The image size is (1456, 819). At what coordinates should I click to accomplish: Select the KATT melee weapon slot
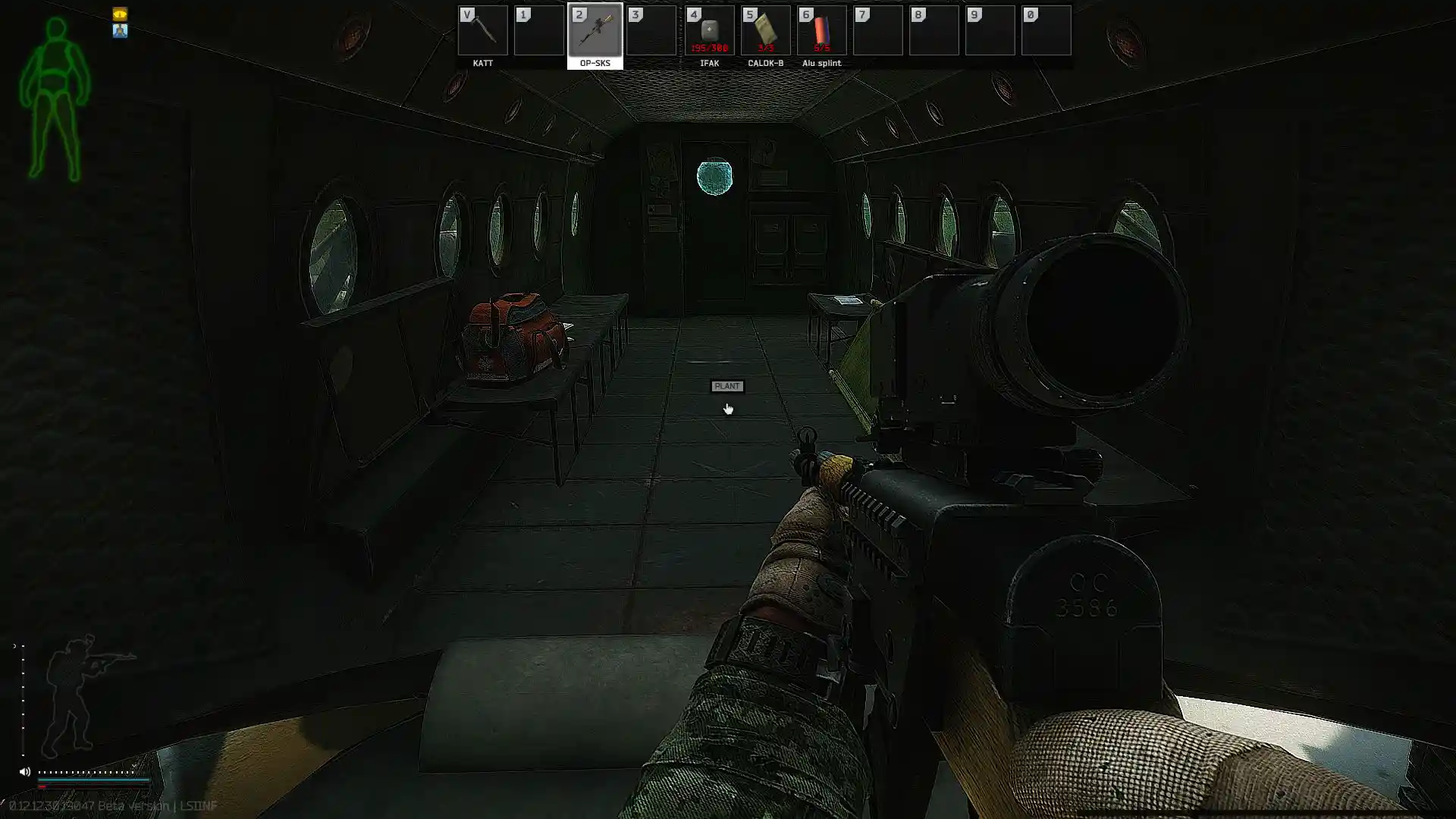click(x=482, y=31)
